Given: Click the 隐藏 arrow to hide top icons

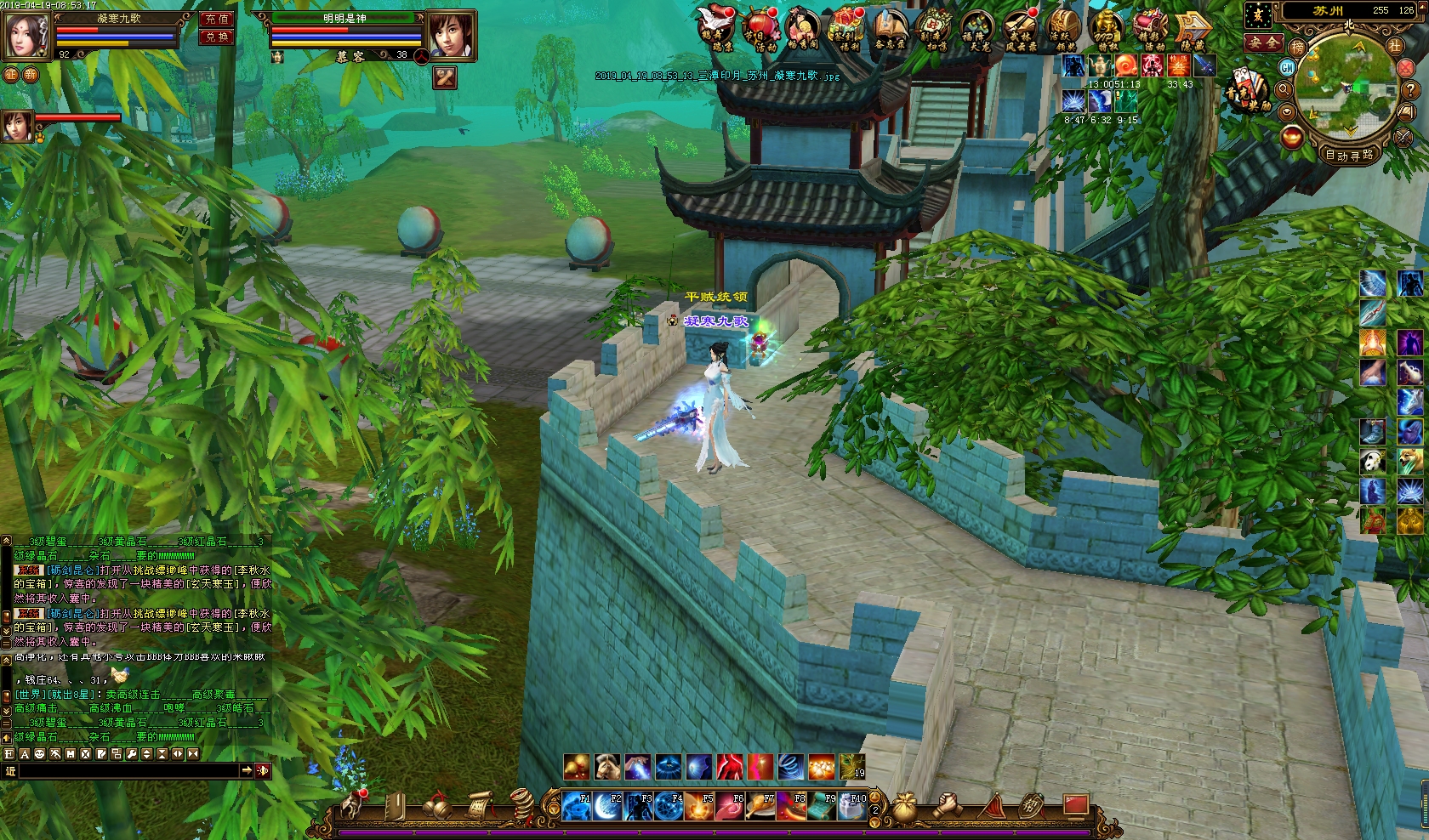Looking at the screenshot, I should pyautogui.click(x=1193, y=30).
